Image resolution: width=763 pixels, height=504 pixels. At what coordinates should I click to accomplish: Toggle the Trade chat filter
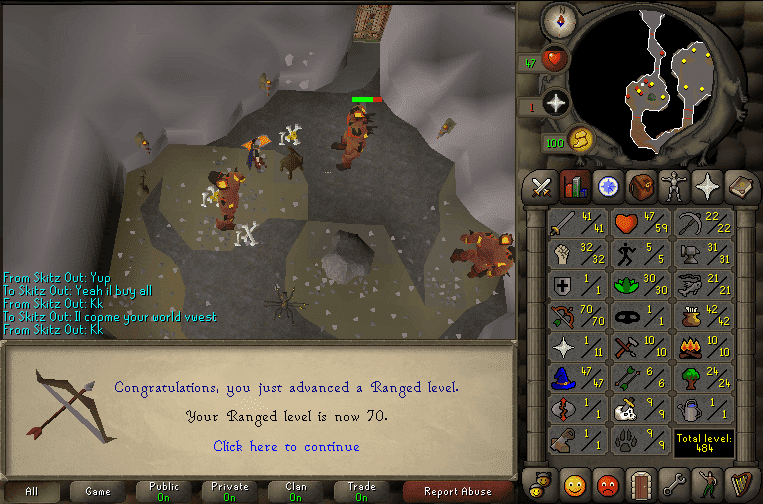(x=360, y=491)
